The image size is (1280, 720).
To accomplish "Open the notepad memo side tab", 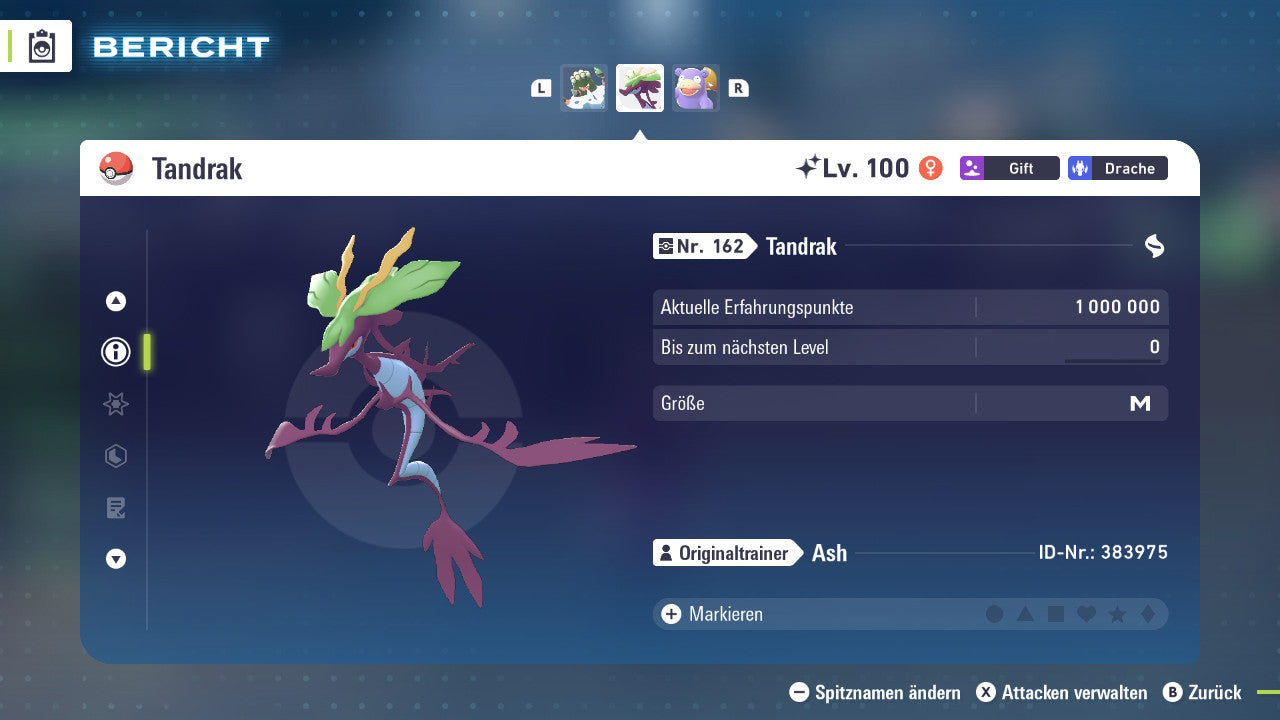I will click(116, 508).
